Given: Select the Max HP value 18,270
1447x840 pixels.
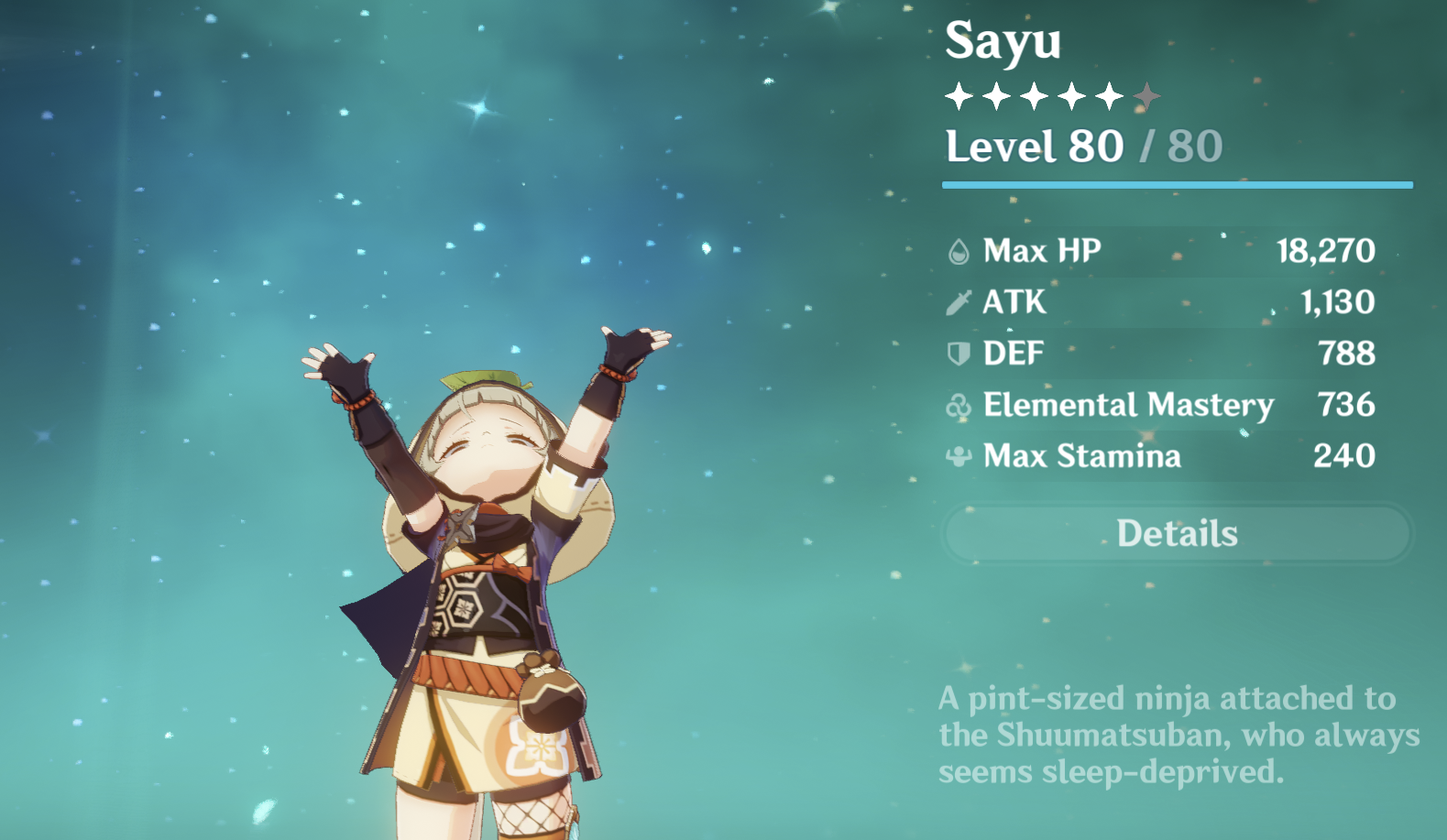Looking at the screenshot, I should click(x=1325, y=249).
